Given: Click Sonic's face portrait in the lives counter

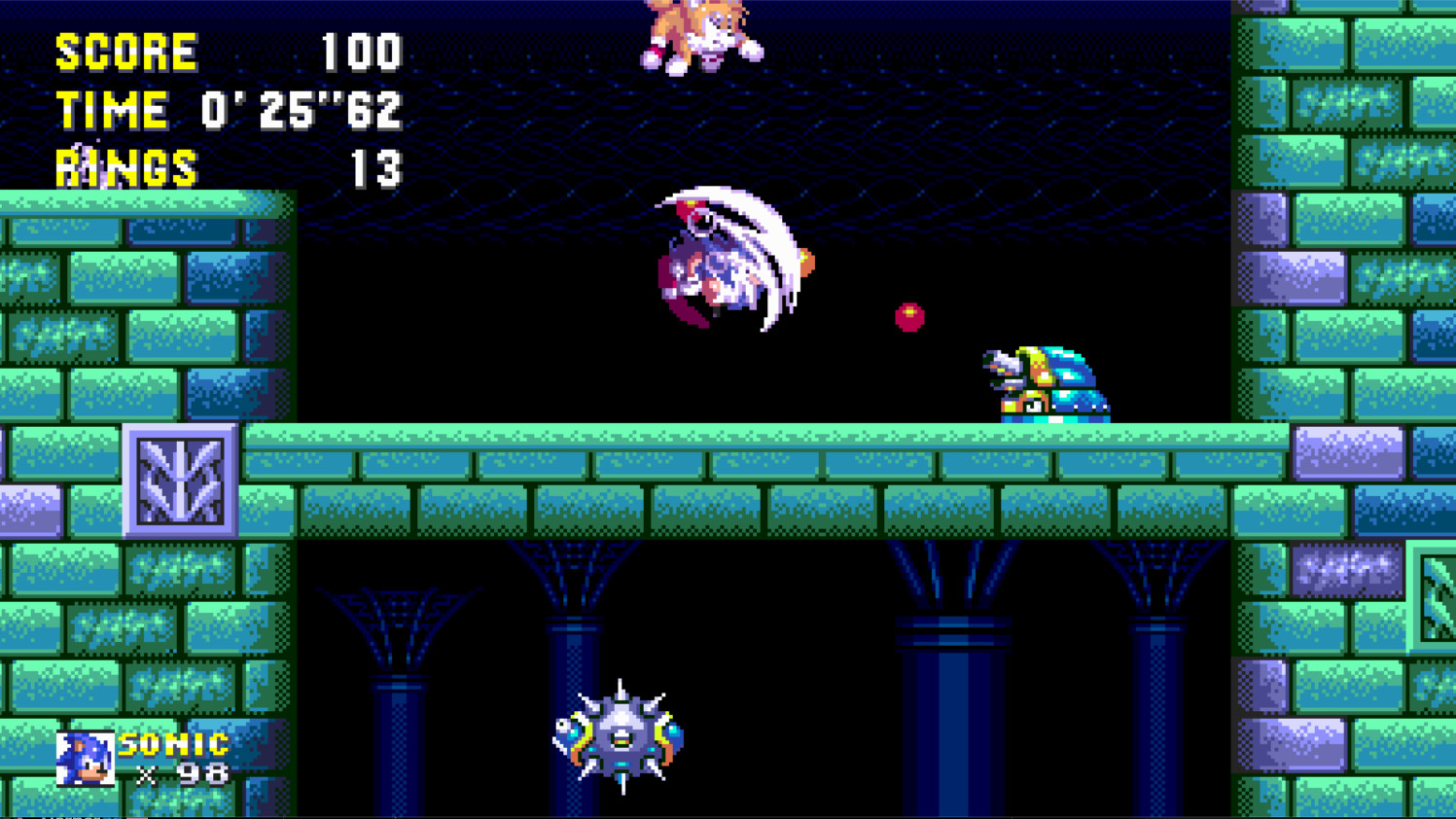Looking at the screenshot, I should [86, 759].
